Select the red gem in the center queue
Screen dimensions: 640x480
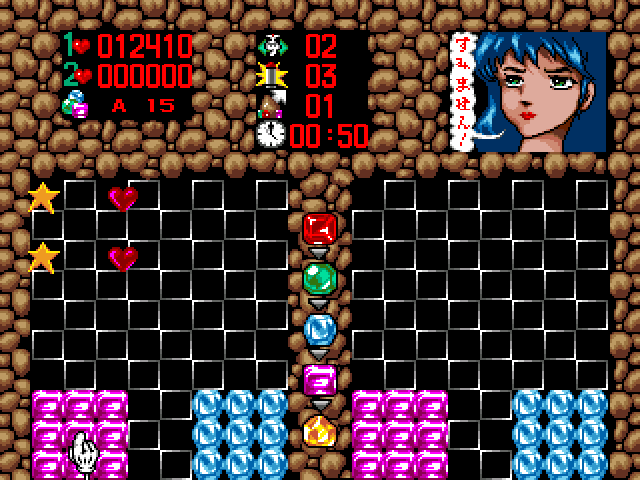tap(320, 229)
